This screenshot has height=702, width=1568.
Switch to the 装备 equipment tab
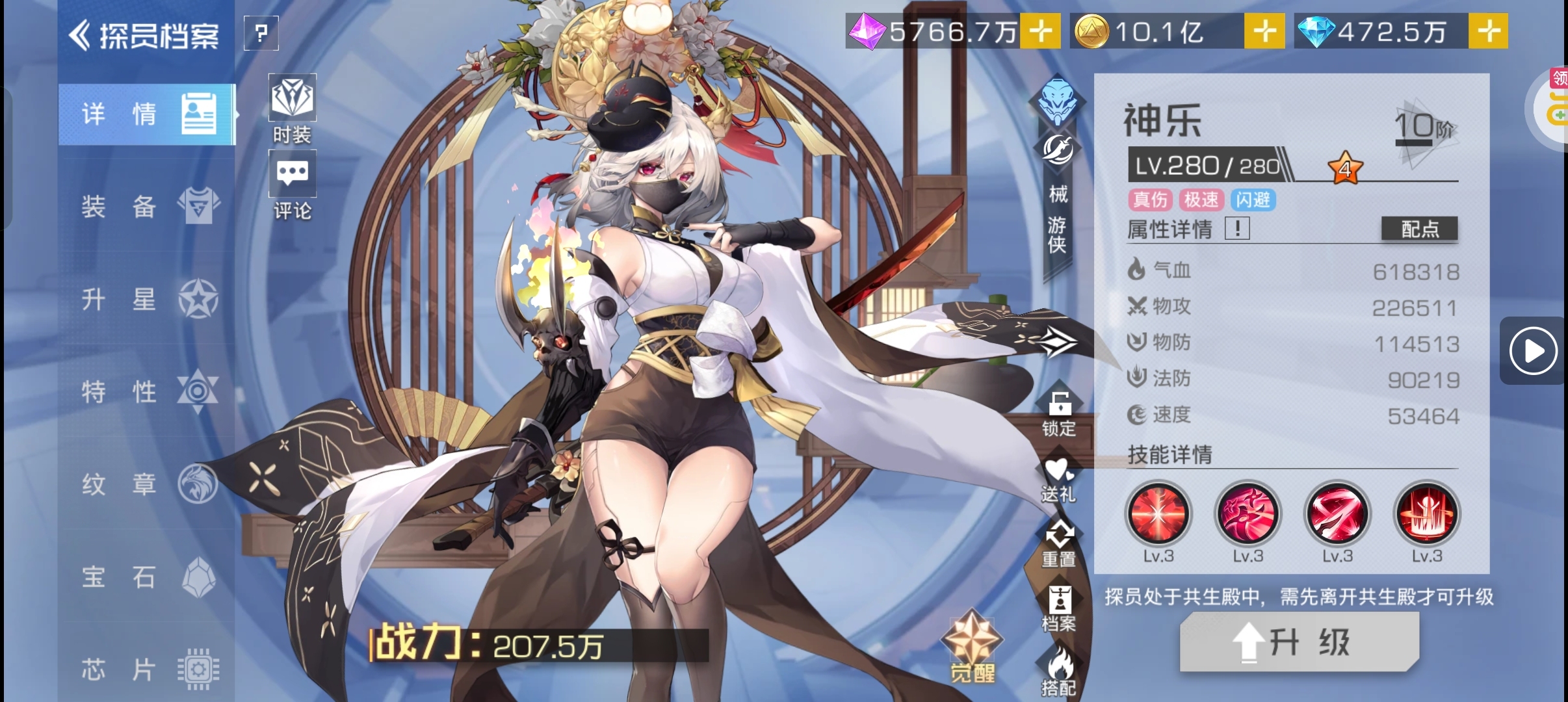click(x=146, y=207)
